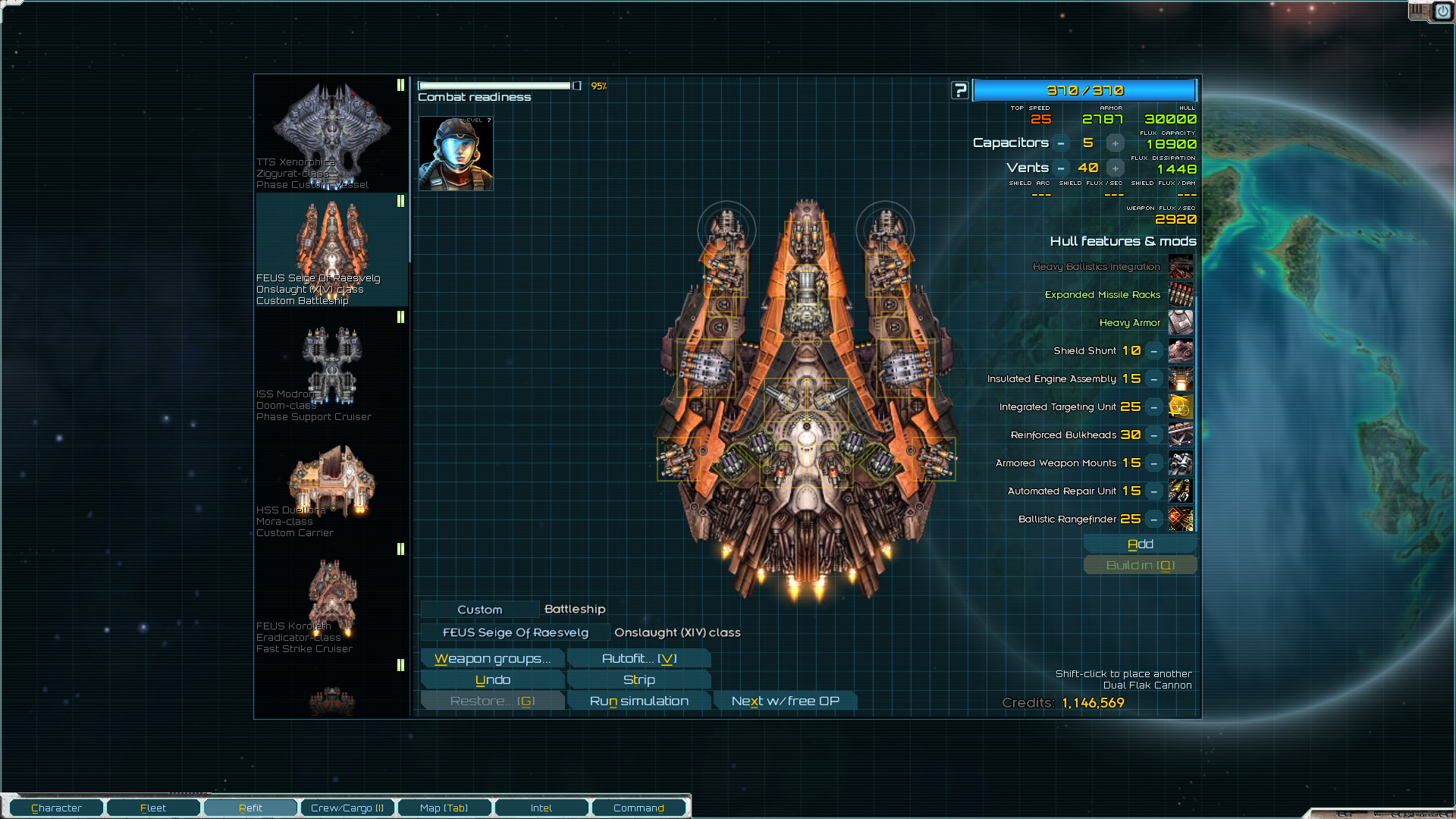Click the officer portrait

pos(456,153)
